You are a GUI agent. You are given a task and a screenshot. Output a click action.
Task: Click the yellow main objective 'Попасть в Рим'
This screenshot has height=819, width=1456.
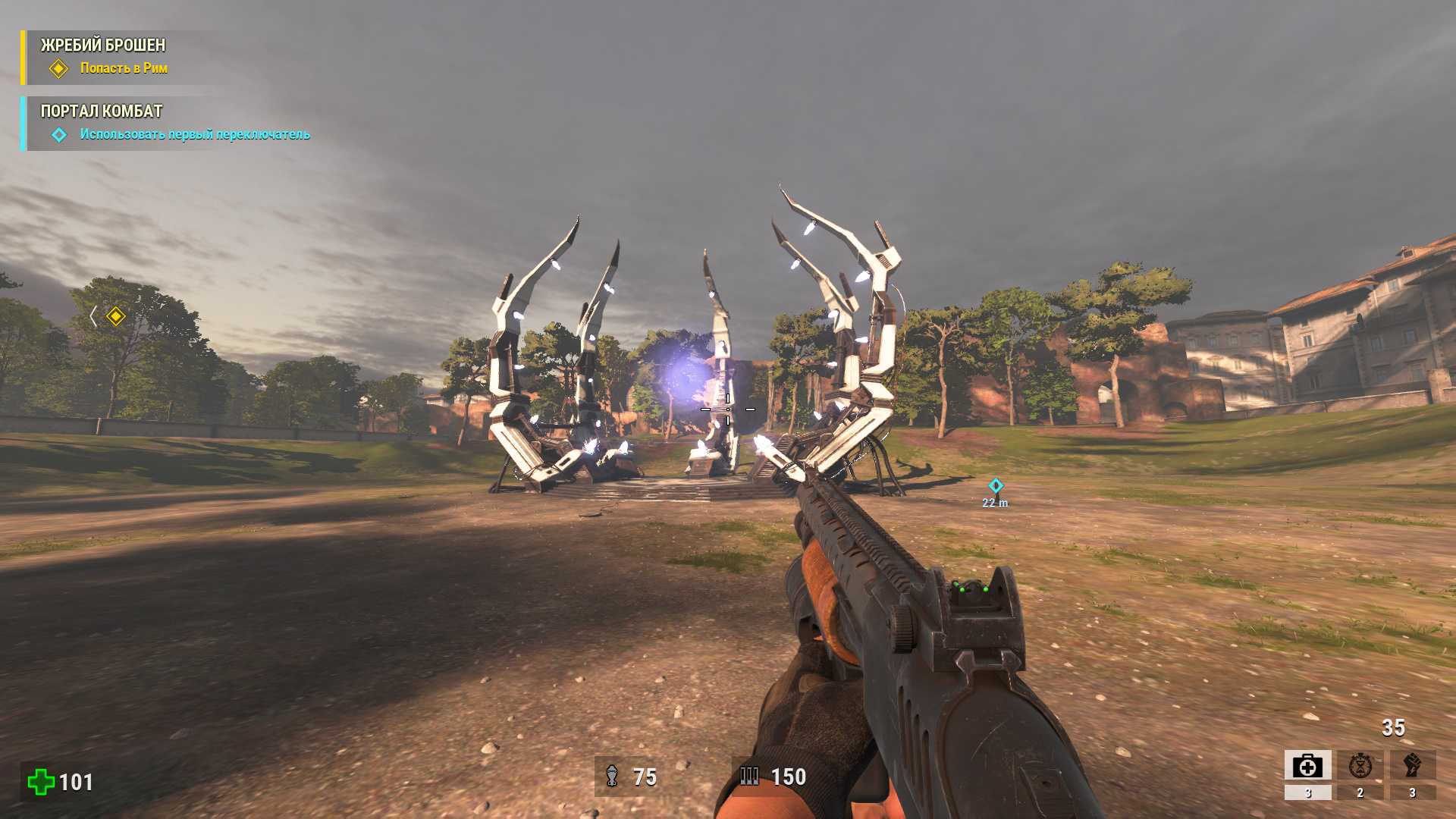pos(124,68)
